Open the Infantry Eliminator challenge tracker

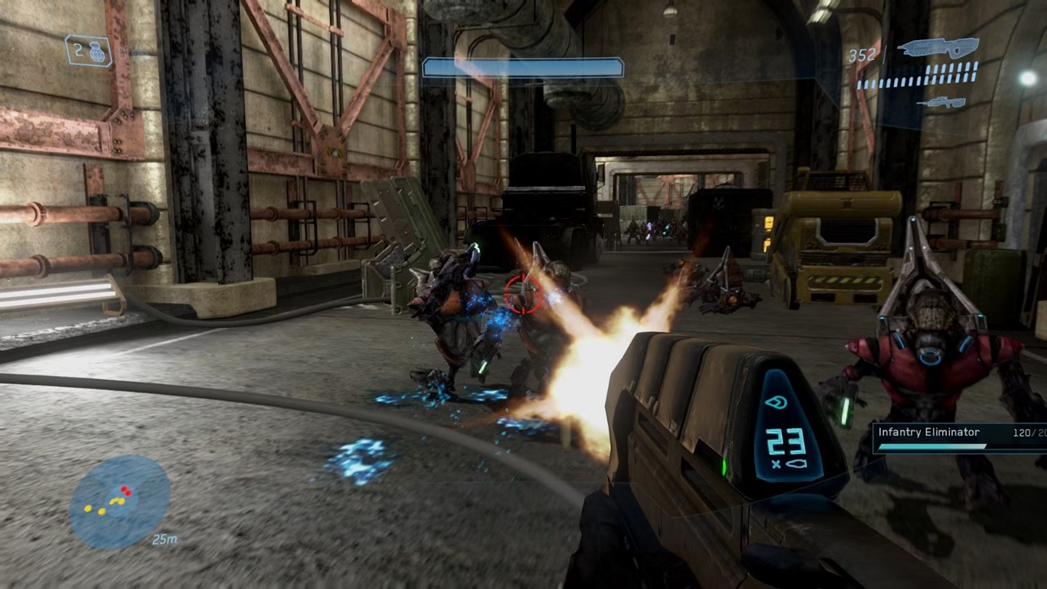point(959,438)
